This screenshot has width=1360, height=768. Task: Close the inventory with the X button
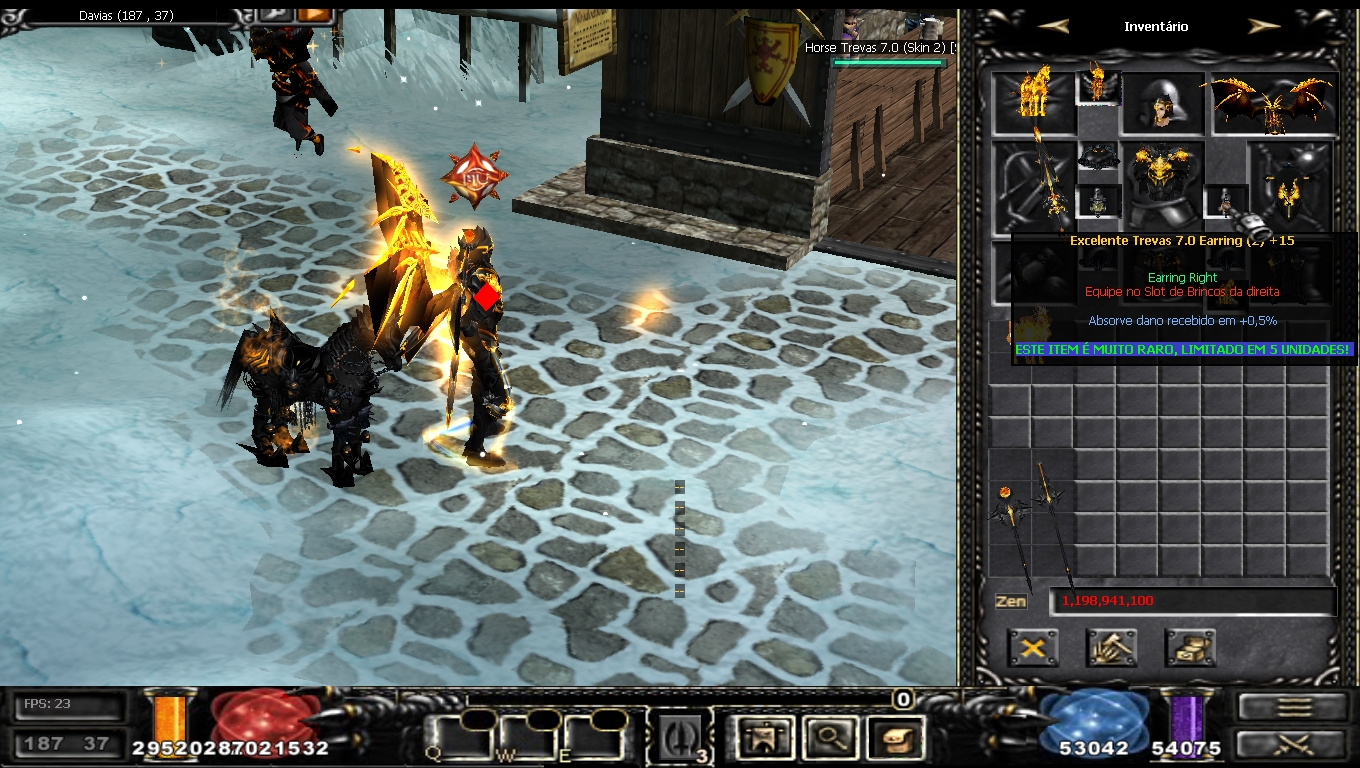coord(1033,648)
